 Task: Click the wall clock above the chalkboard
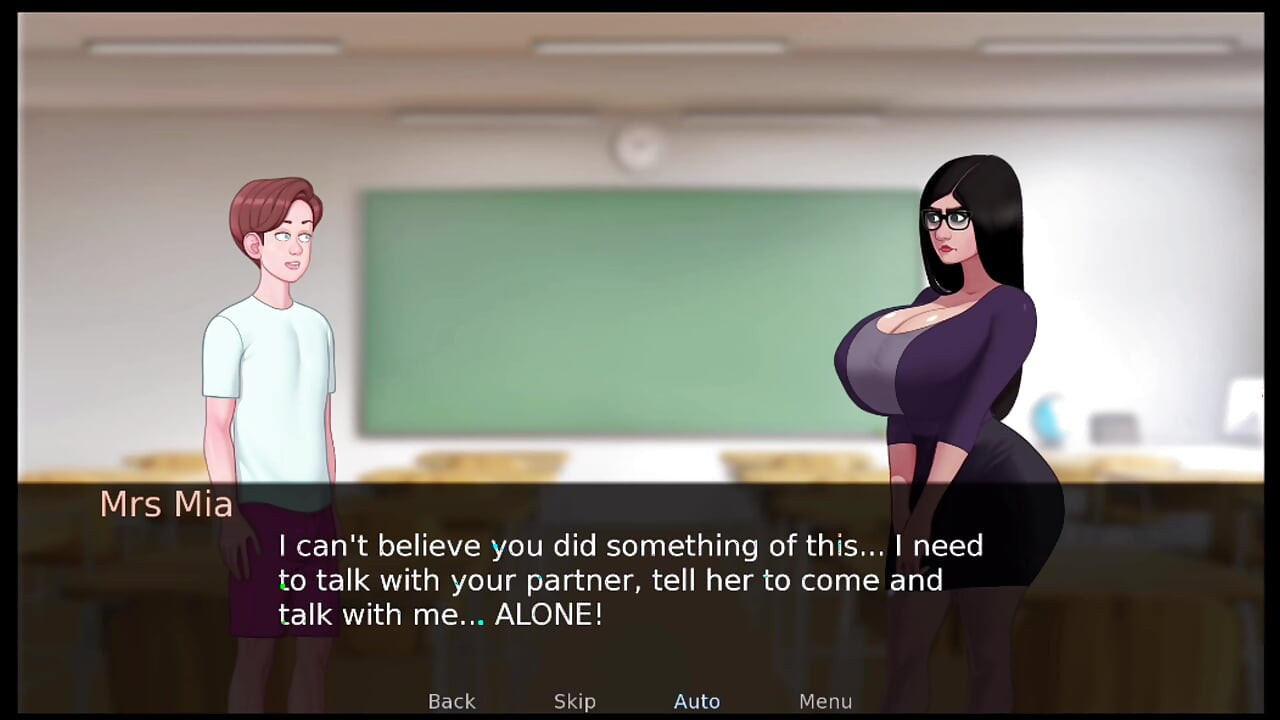[x=639, y=146]
